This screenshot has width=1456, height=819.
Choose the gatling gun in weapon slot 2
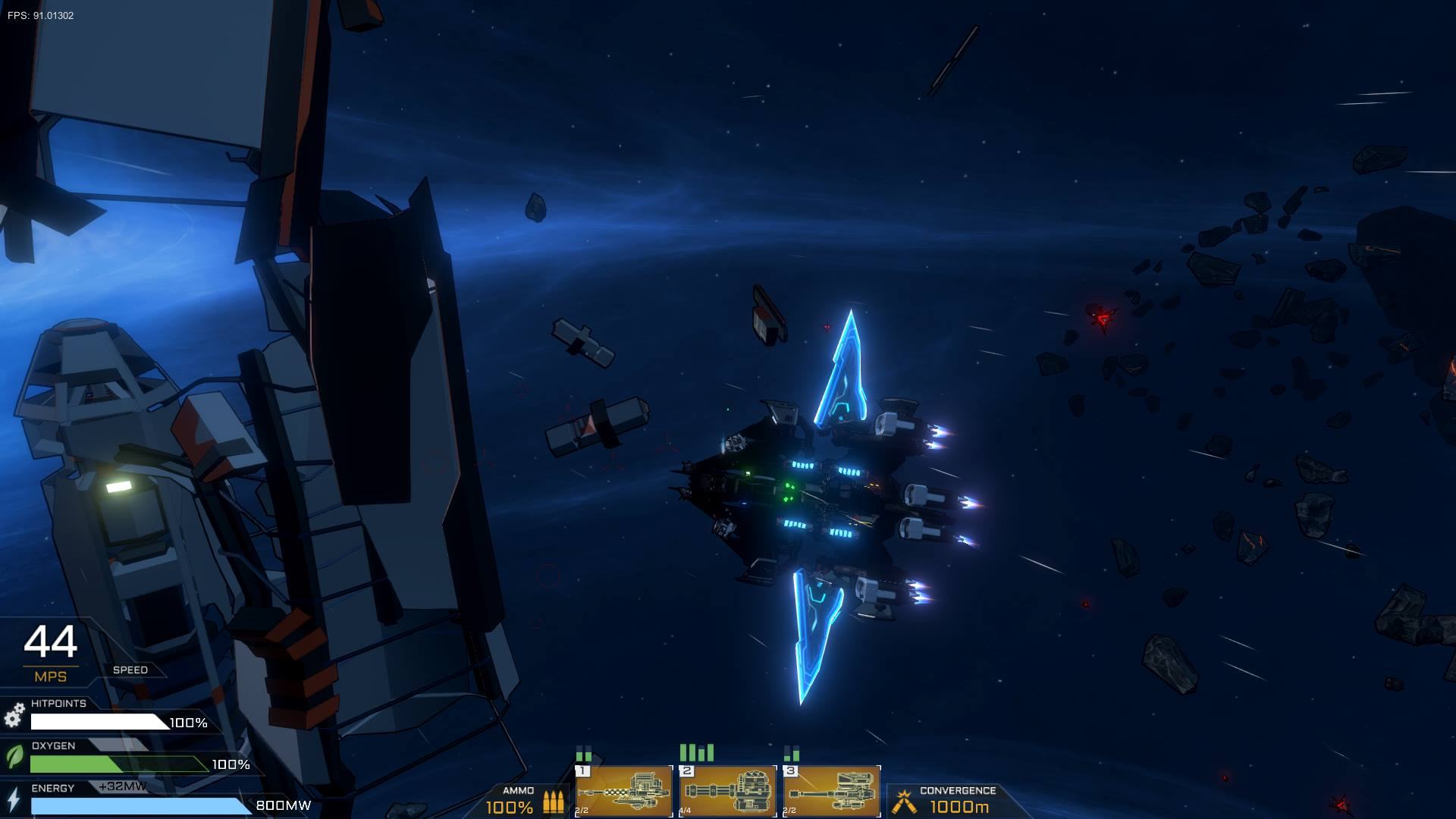tap(728, 791)
